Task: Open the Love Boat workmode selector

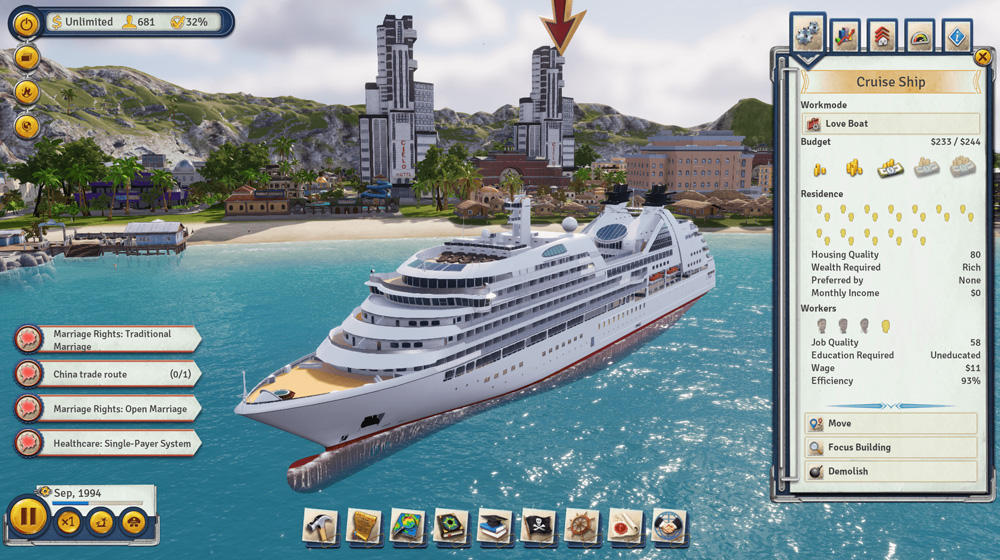Action: pyautogui.click(x=890, y=124)
